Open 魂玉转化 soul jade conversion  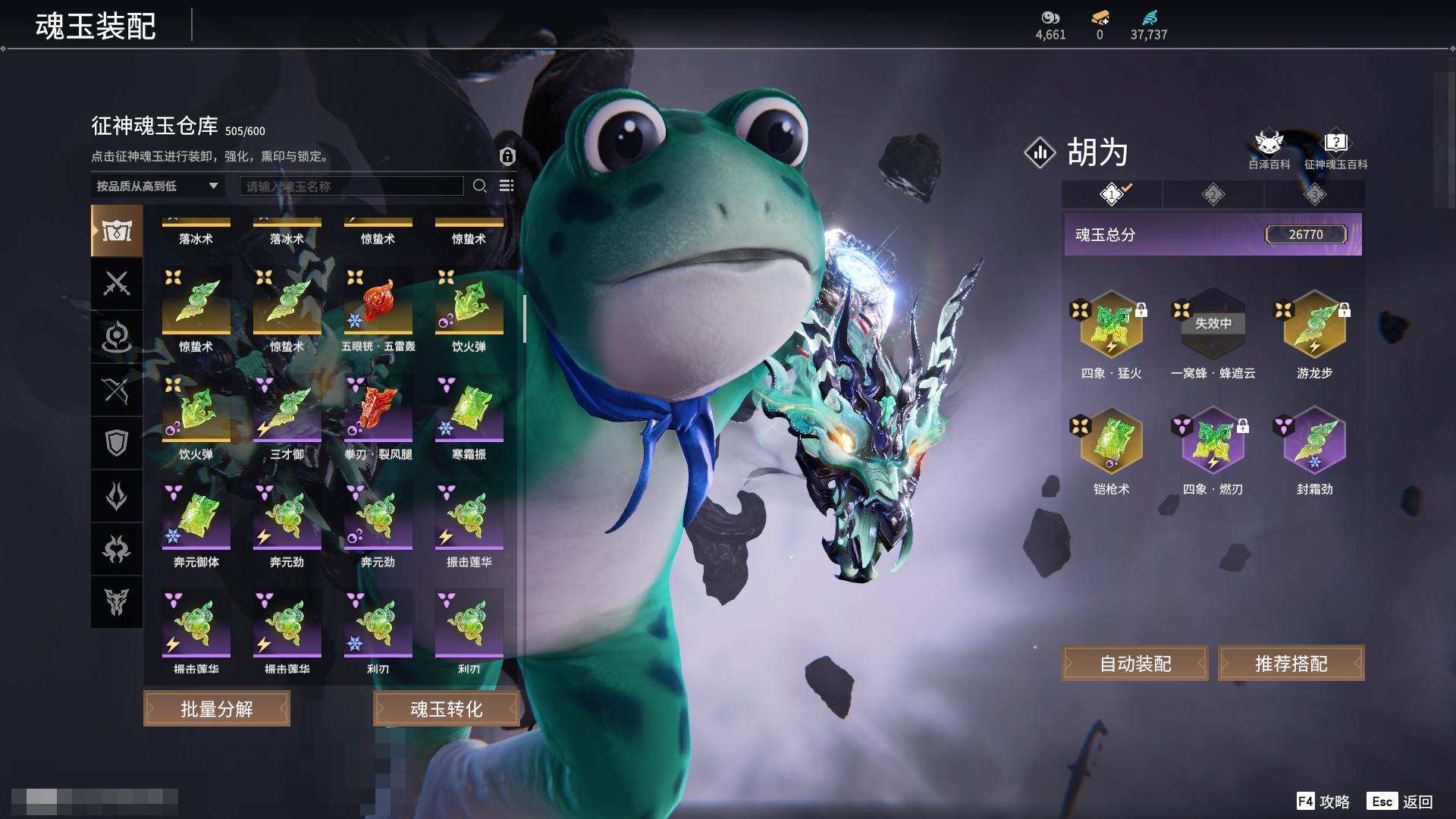click(x=446, y=709)
